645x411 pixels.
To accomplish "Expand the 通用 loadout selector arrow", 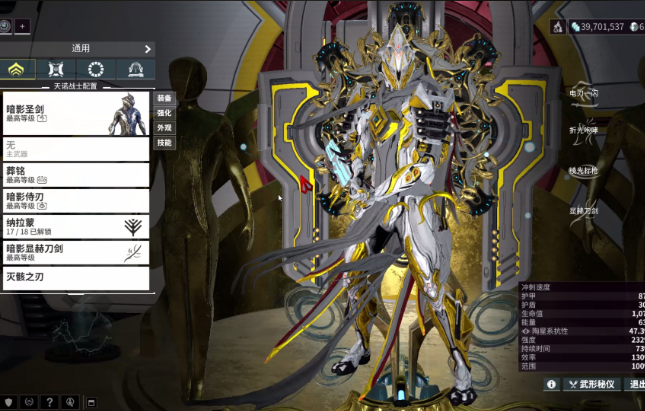I will point(147,48).
